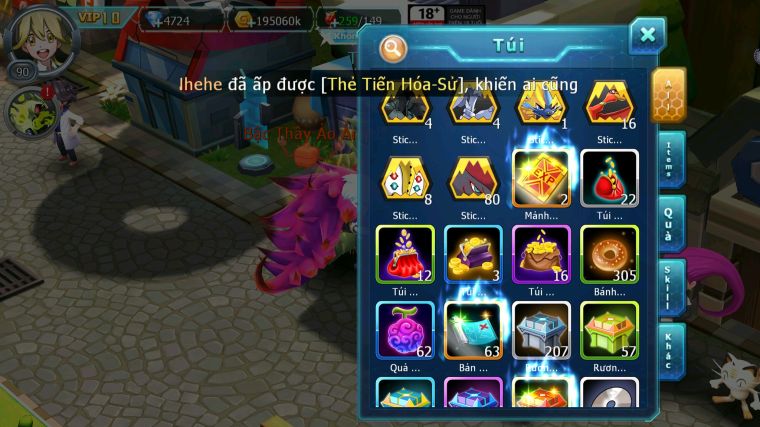Open the VIP 10 badge
The width and height of the screenshot is (760, 427).
pos(101,18)
